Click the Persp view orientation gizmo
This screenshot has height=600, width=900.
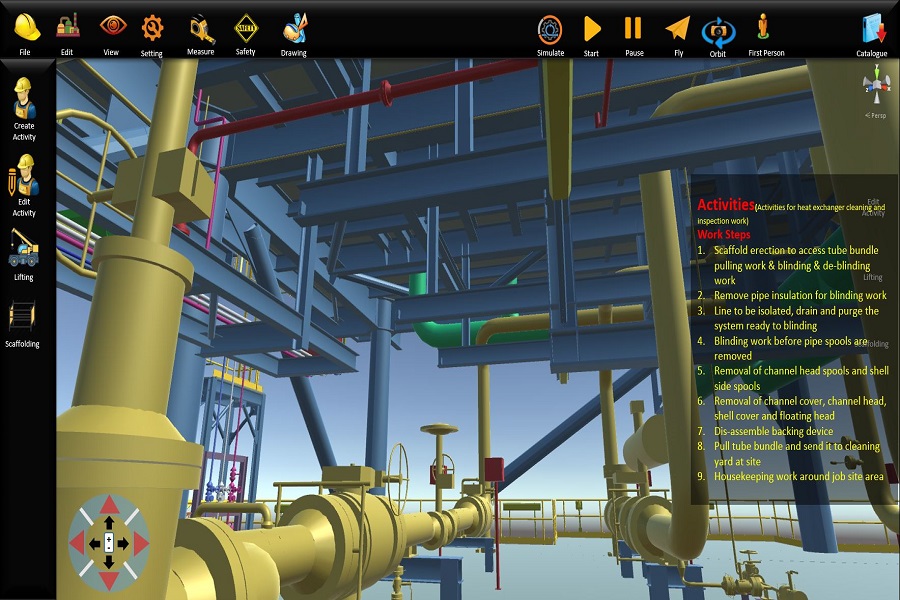coord(877,87)
